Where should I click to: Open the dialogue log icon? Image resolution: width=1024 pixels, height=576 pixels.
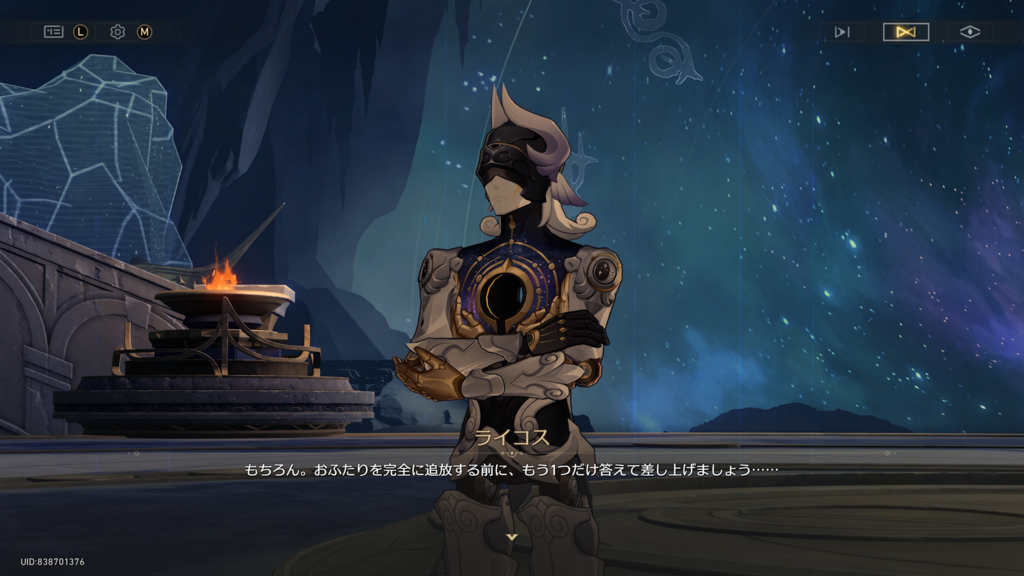pyautogui.click(x=53, y=32)
